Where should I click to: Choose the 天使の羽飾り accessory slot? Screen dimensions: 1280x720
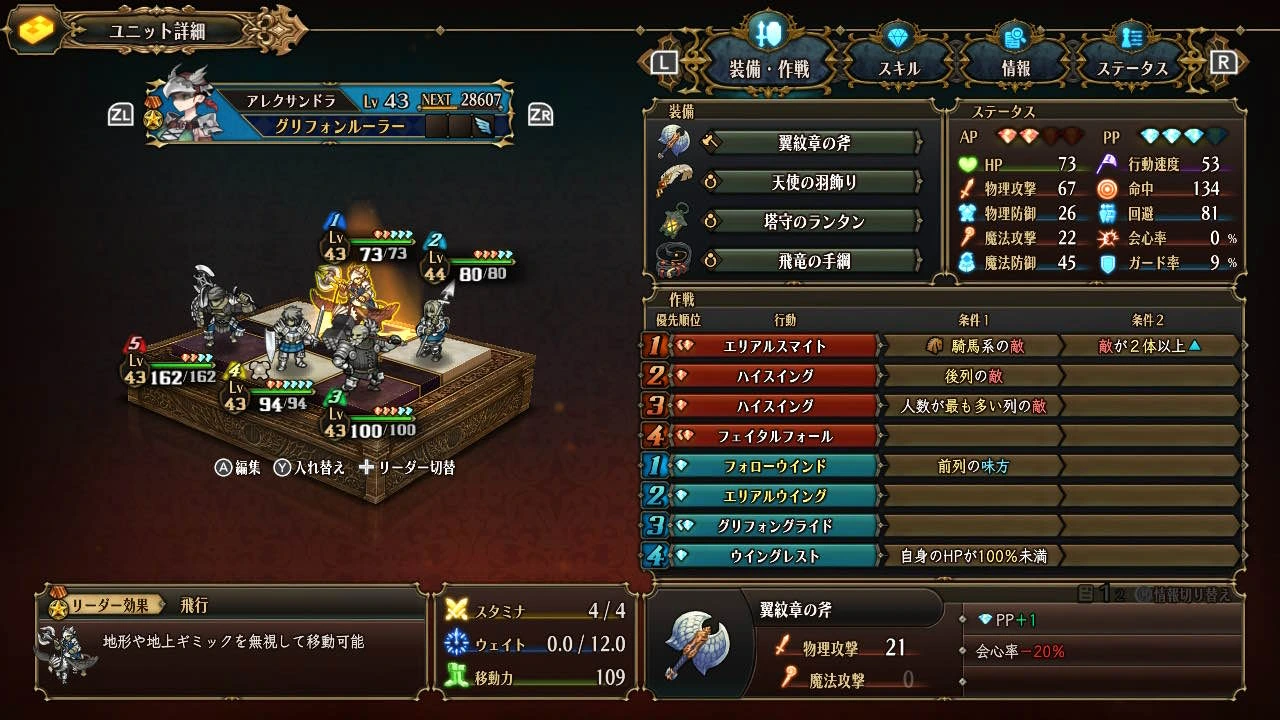813,182
